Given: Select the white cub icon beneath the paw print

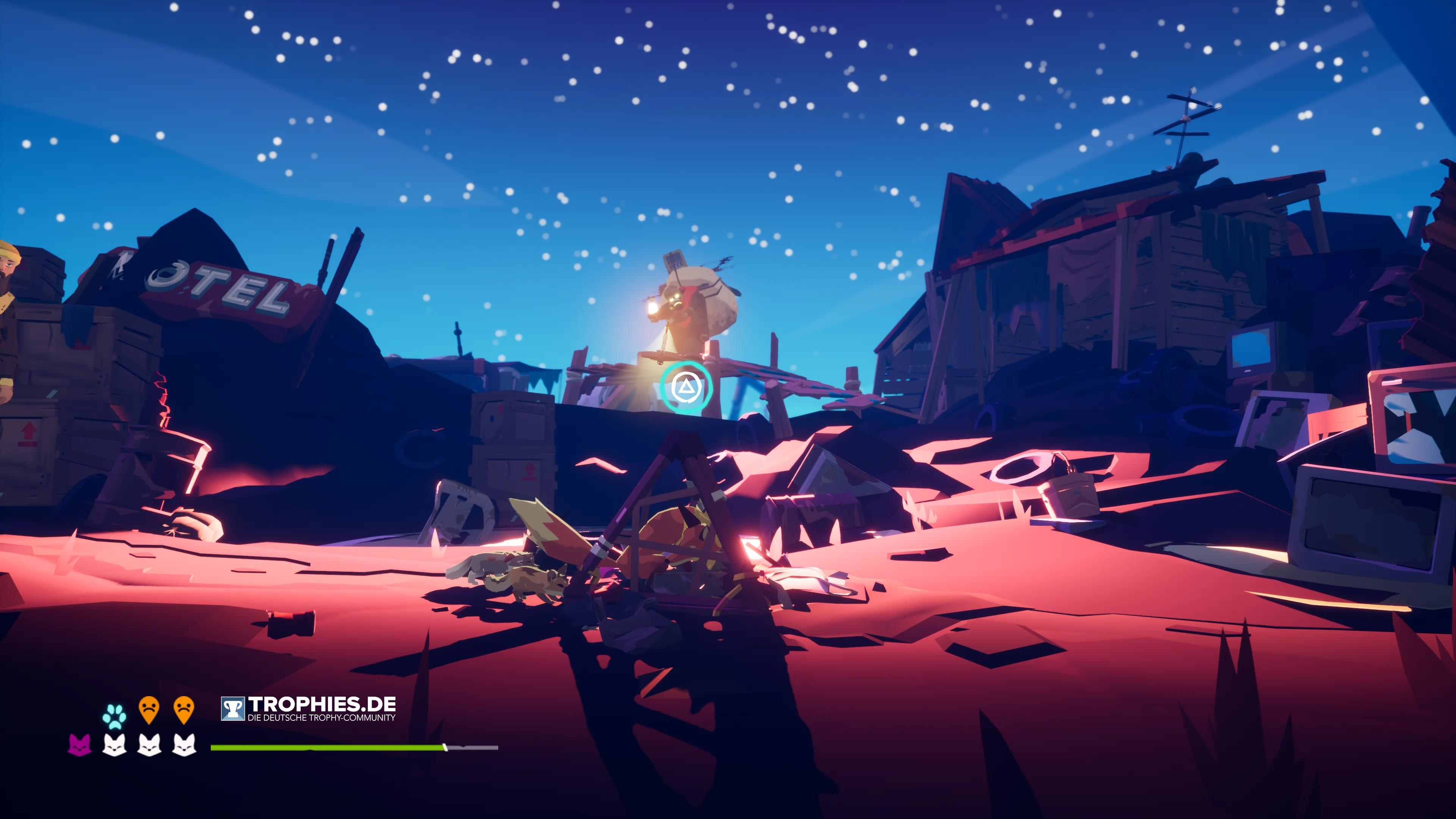Looking at the screenshot, I should point(114,745).
